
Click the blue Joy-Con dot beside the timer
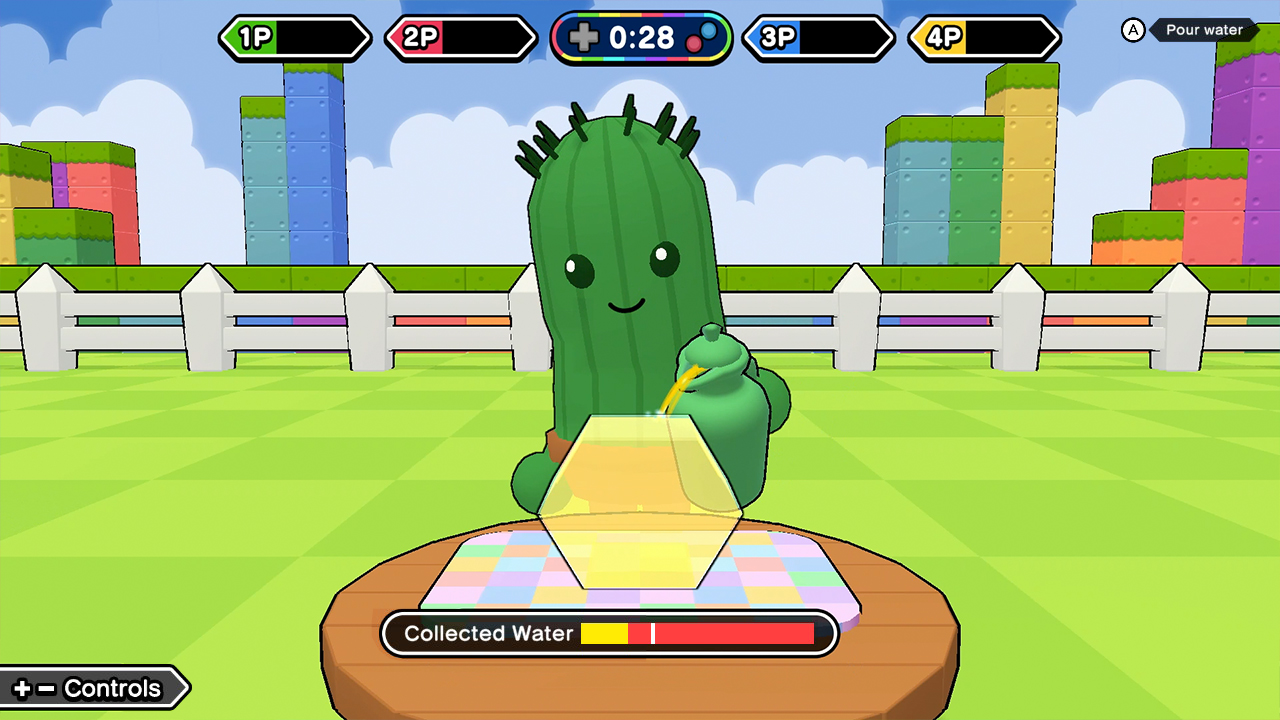pyautogui.click(x=709, y=31)
